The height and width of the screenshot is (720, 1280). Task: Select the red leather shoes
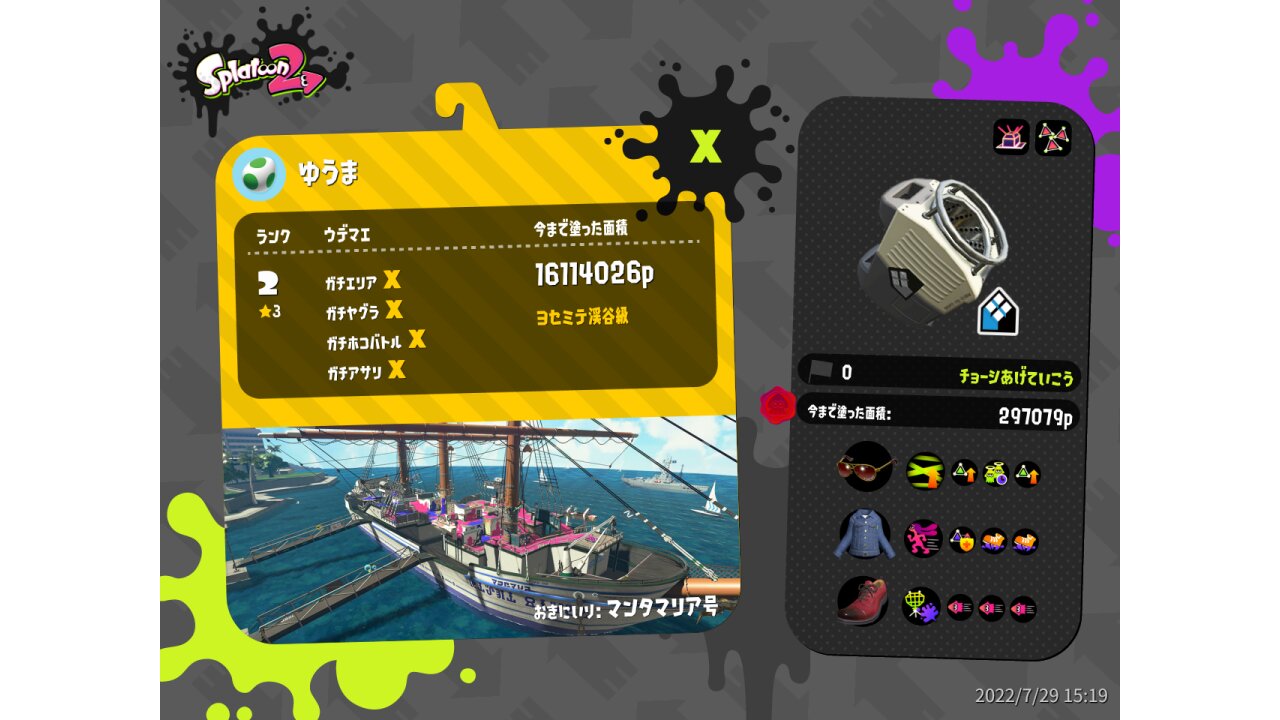[862, 604]
